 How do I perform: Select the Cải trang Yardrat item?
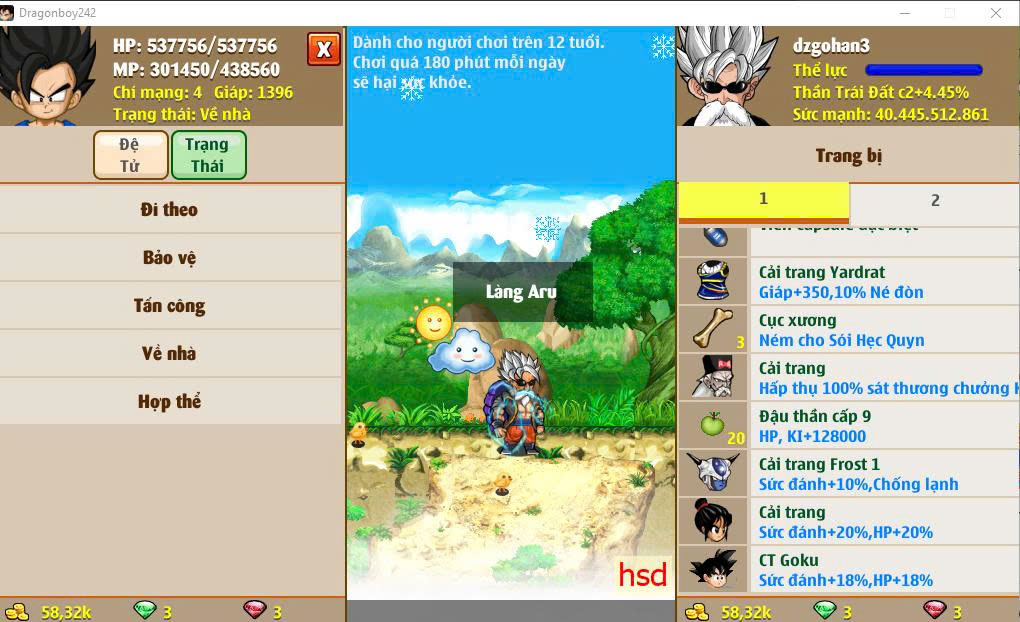tap(848, 282)
